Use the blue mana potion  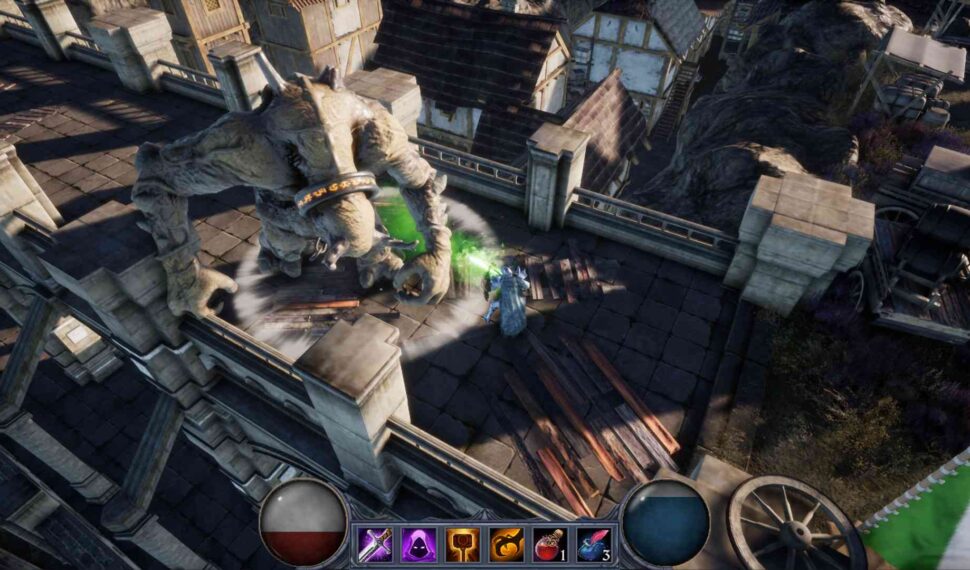click(x=593, y=544)
